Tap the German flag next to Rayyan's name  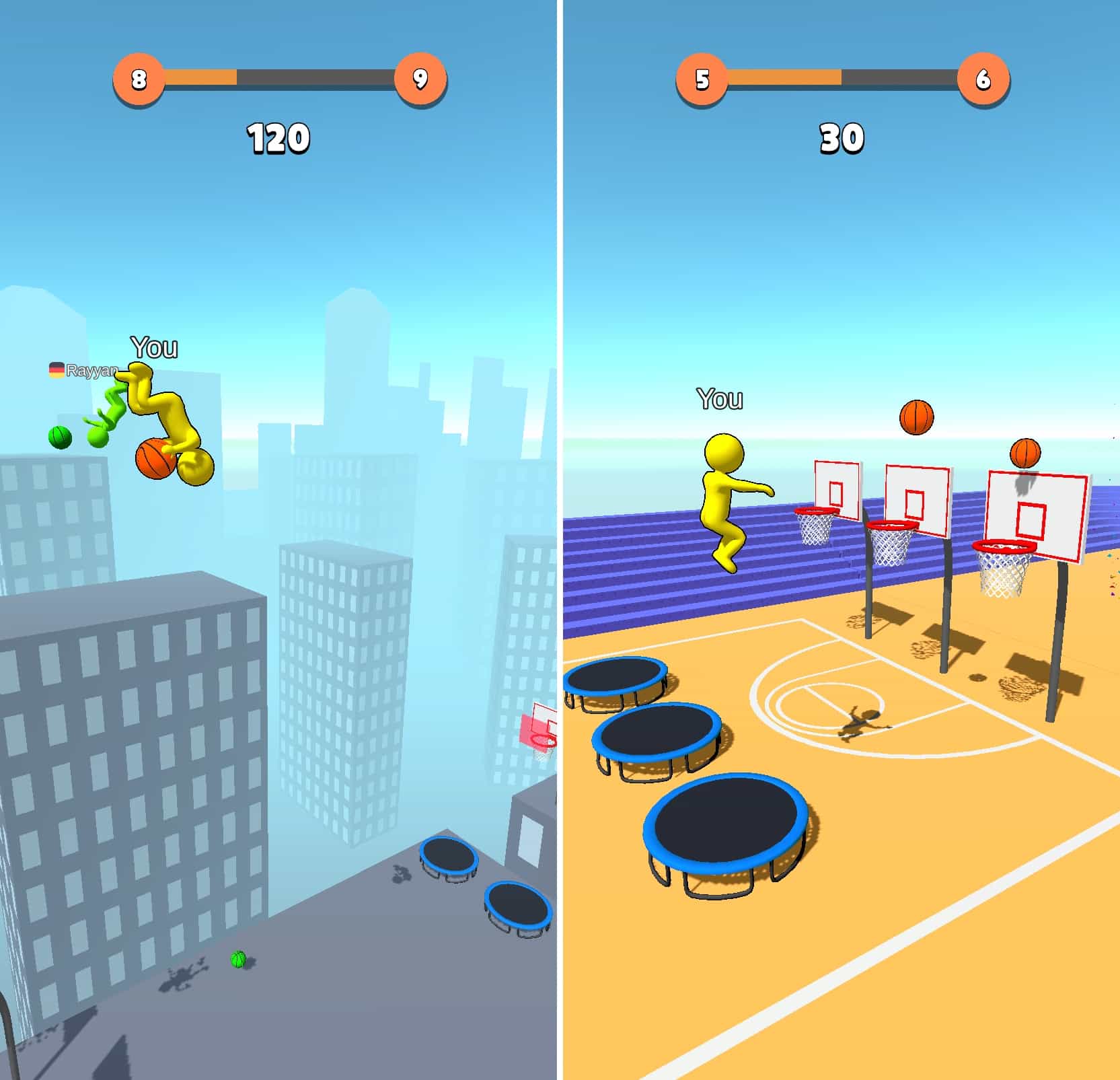coord(57,369)
